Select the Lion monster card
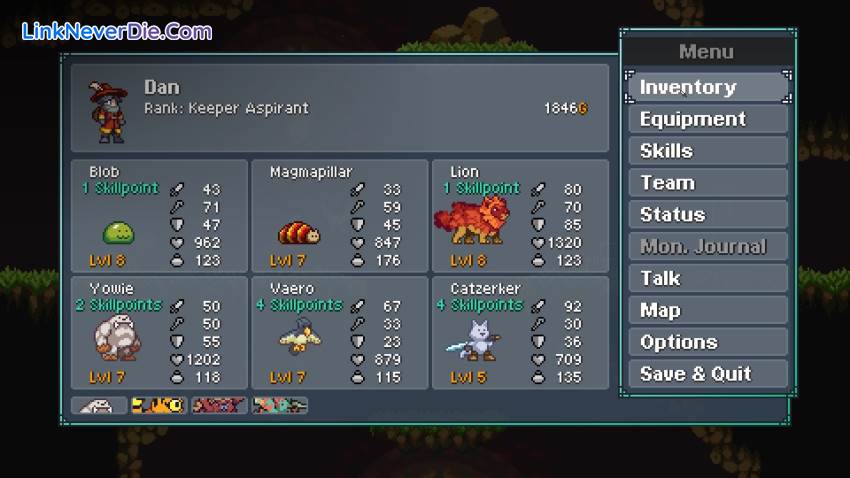This screenshot has height=478, width=850. click(x=520, y=216)
